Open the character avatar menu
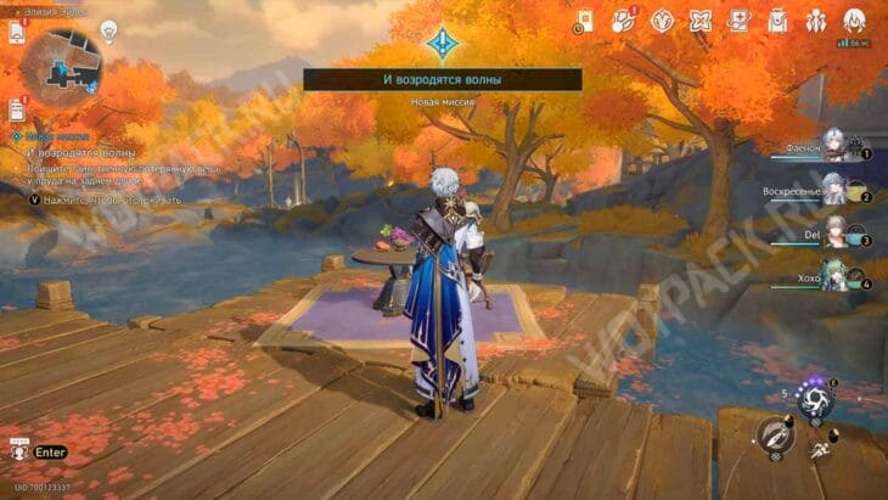The height and width of the screenshot is (500, 888). [854, 20]
